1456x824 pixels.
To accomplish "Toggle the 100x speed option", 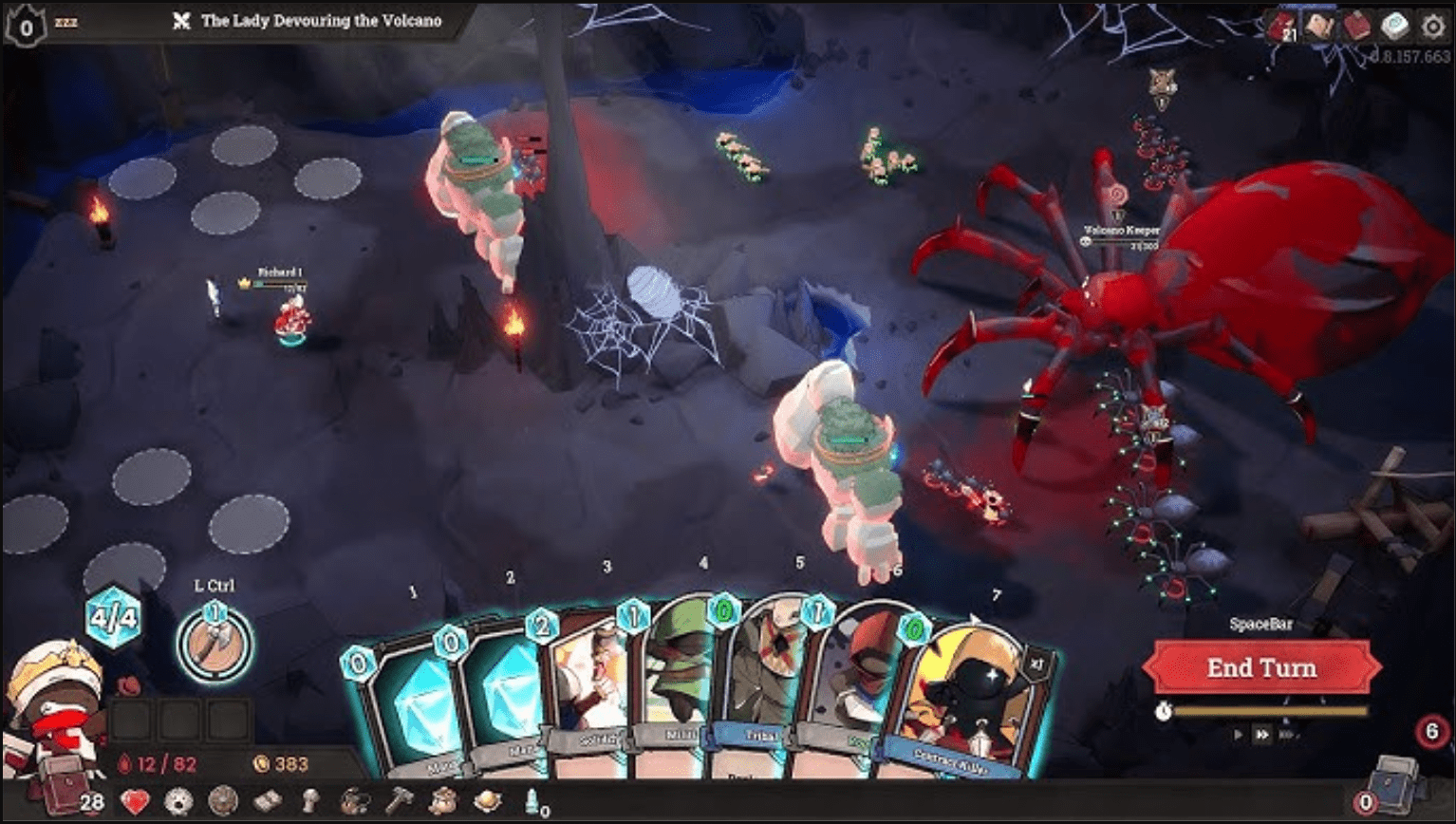I will coord(1287,734).
